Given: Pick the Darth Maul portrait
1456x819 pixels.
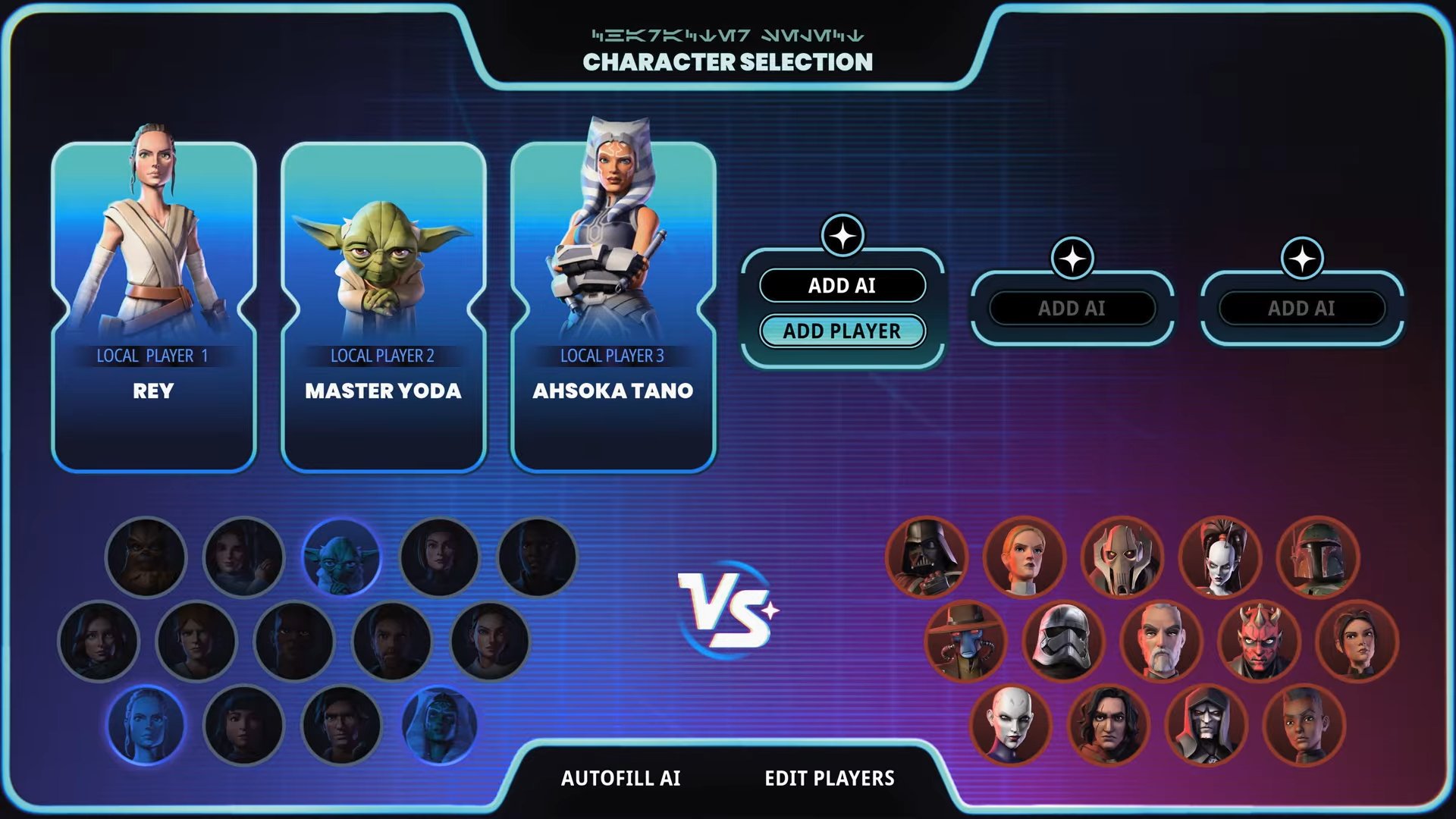Looking at the screenshot, I should [x=1259, y=642].
